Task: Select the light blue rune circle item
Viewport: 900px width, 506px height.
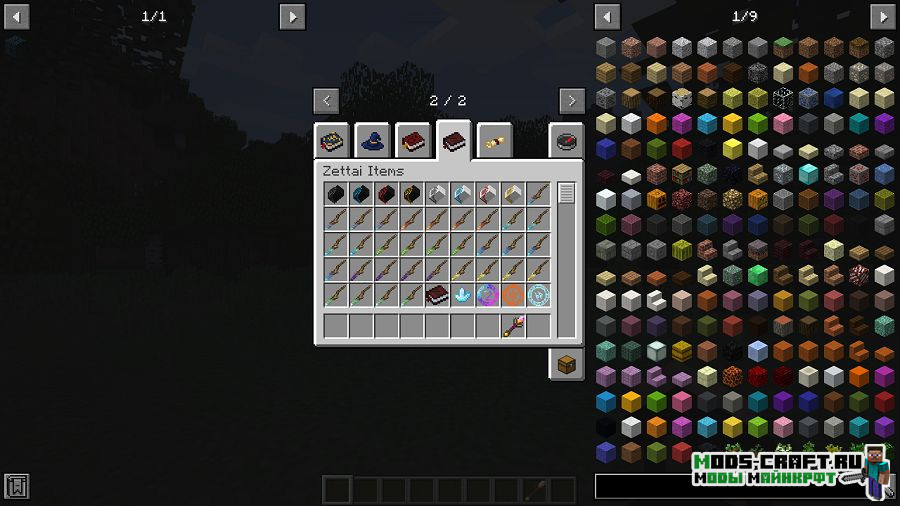Action: (539, 296)
